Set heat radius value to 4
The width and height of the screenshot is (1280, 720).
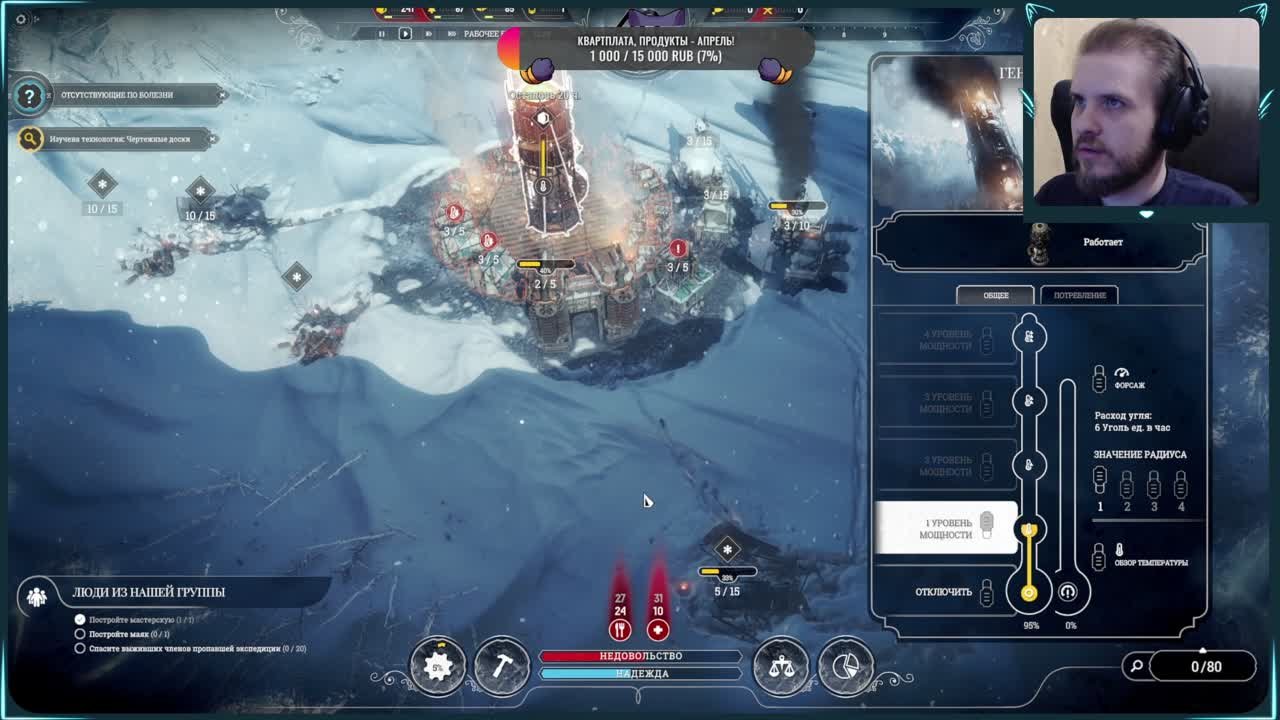pyautogui.click(x=1181, y=486)
